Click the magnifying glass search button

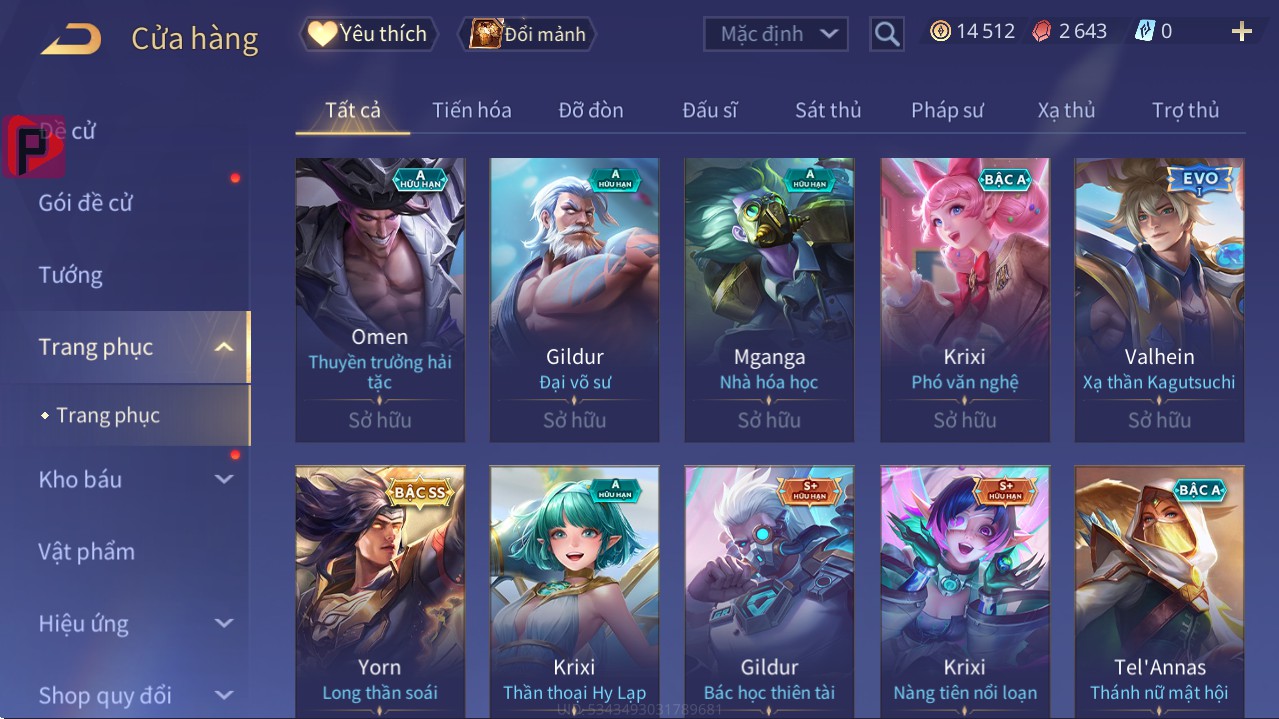(886, 34)
